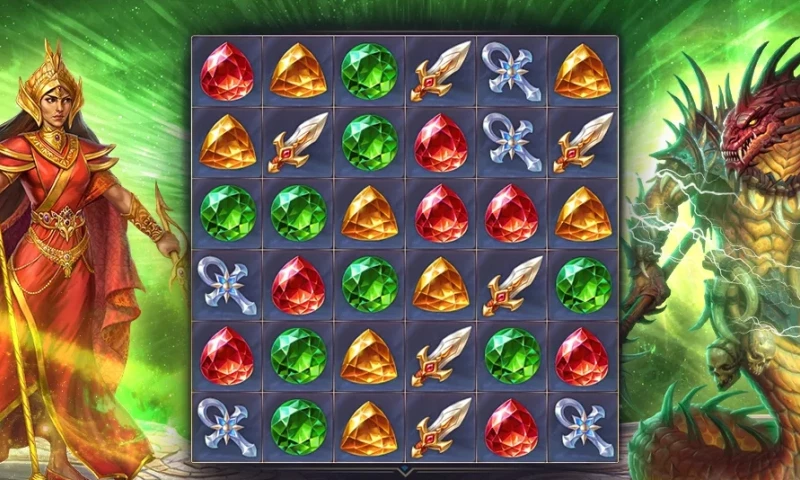
Task: Choose the silver ankh in the bottom-left corner
Action: click(227, 427)
